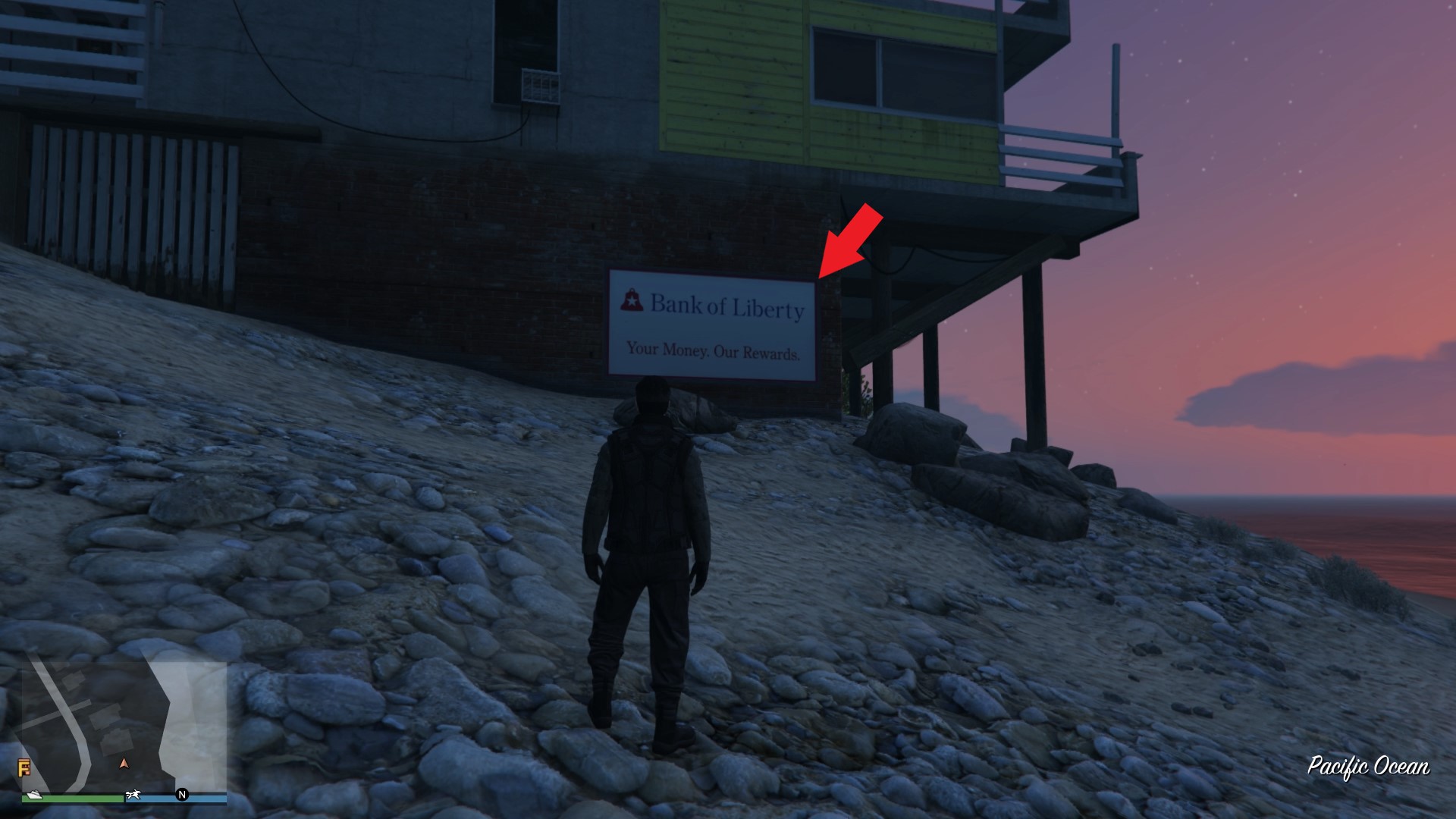Select the "Bank of Liberty" sign title

tap(726, 306)
